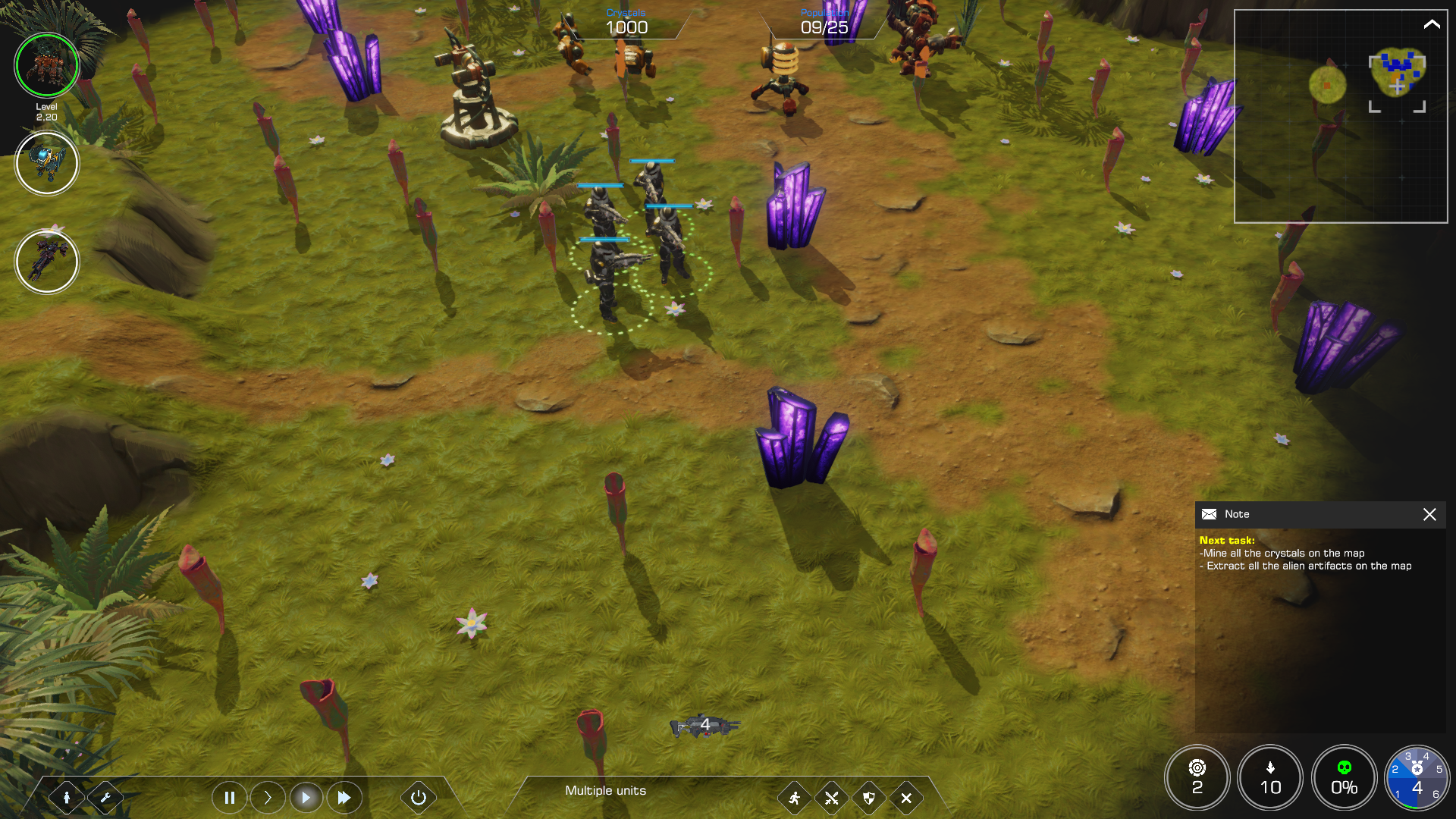Open the medal level wheel
The height and width of the screenshot is (819, 1456).
click(1417, 777)
